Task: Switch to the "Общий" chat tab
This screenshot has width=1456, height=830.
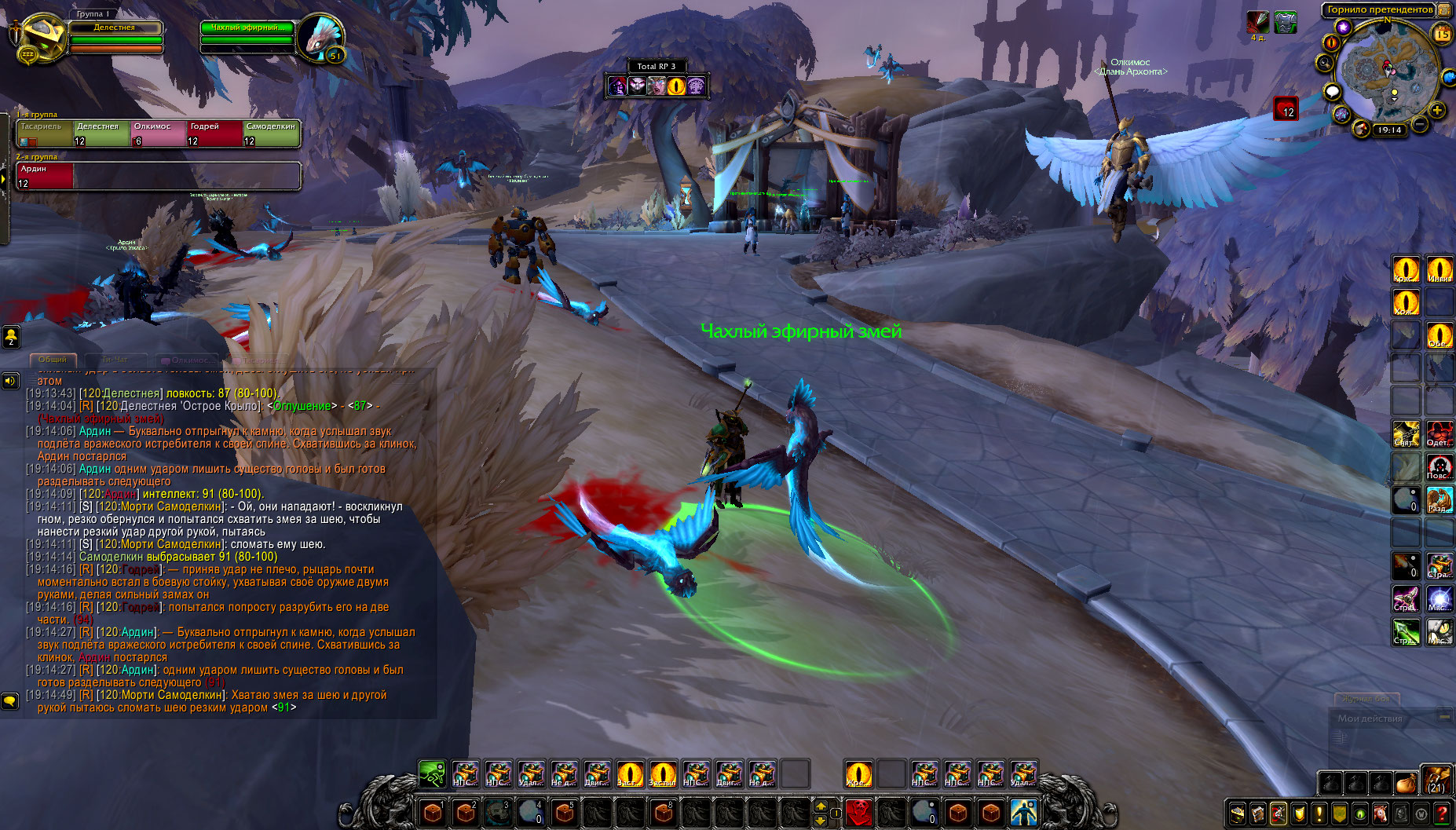Action: [53, 360]
